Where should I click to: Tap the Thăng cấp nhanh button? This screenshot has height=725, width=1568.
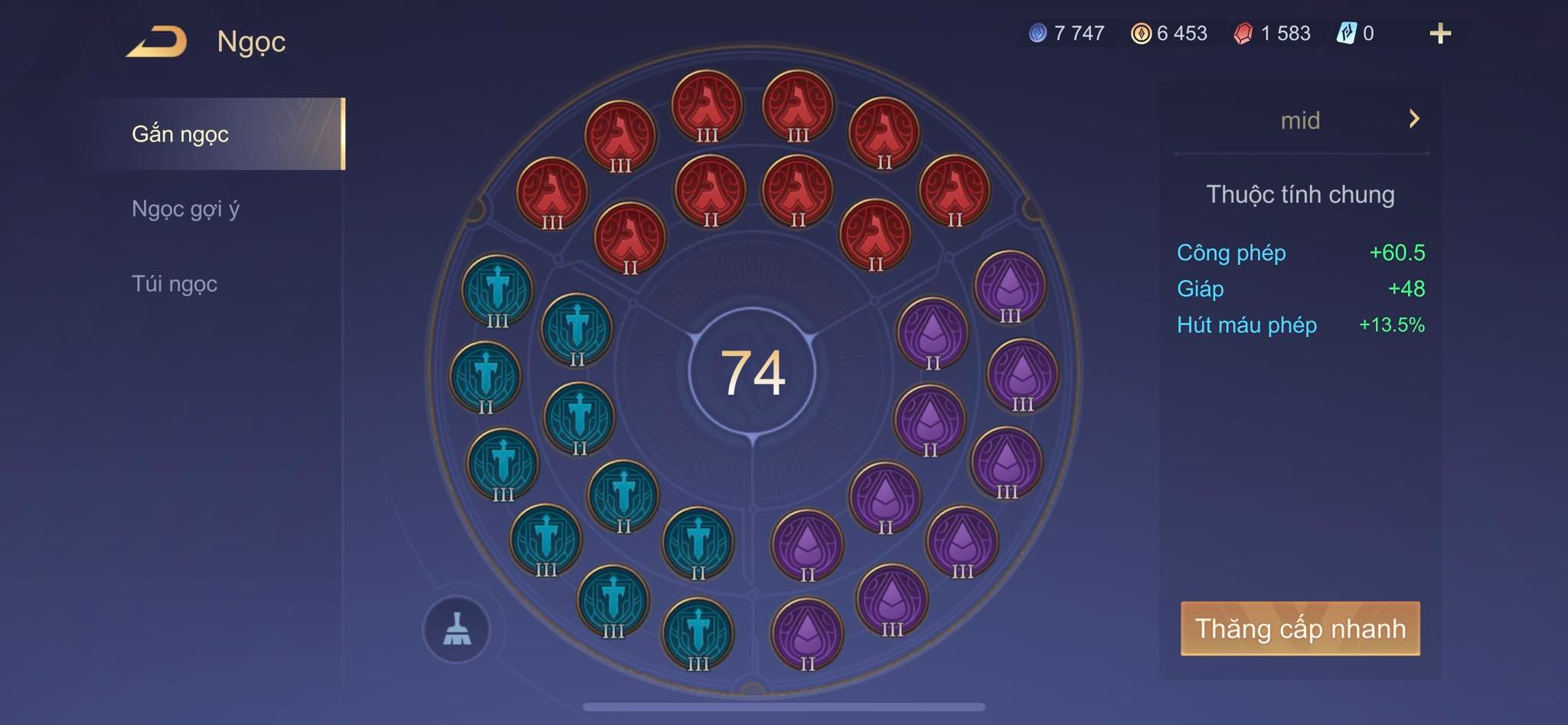point(1300,629)
